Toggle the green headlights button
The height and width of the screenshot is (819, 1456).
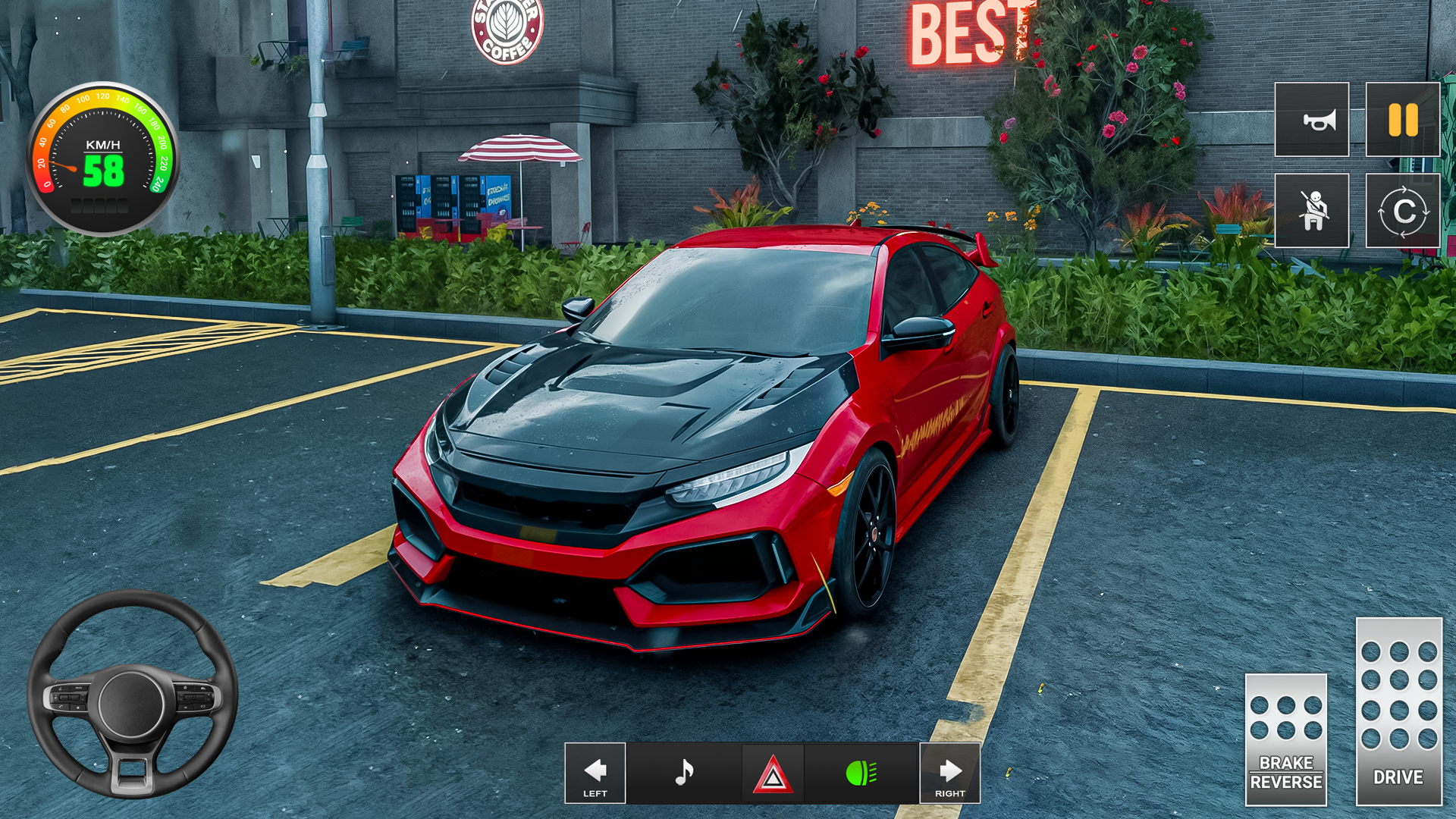click(x=861, y=773)
